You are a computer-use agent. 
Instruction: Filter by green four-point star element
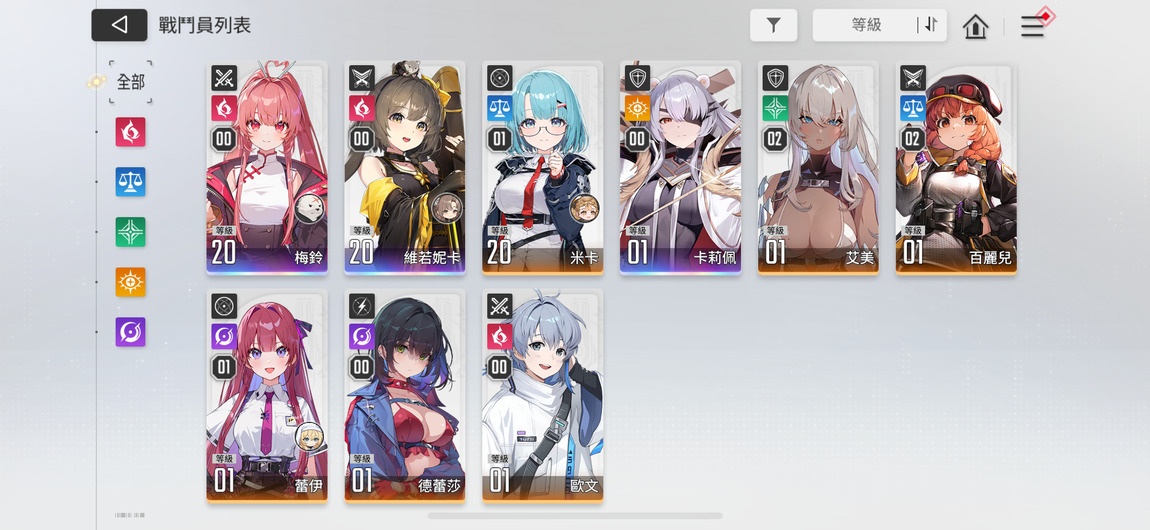[131, 232]
